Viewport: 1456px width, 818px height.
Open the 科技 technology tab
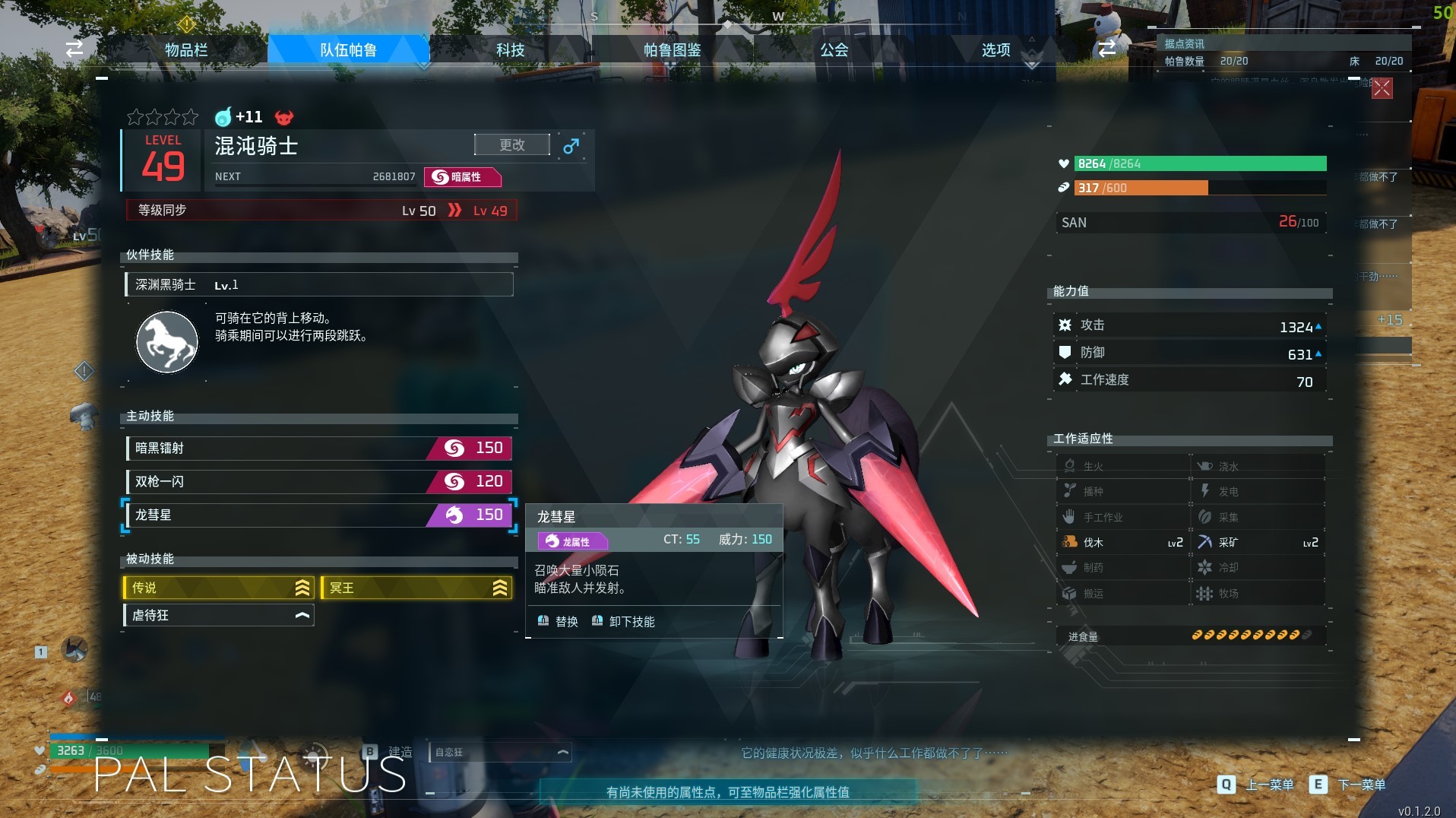pyautogui.click(x=510, y=50)
